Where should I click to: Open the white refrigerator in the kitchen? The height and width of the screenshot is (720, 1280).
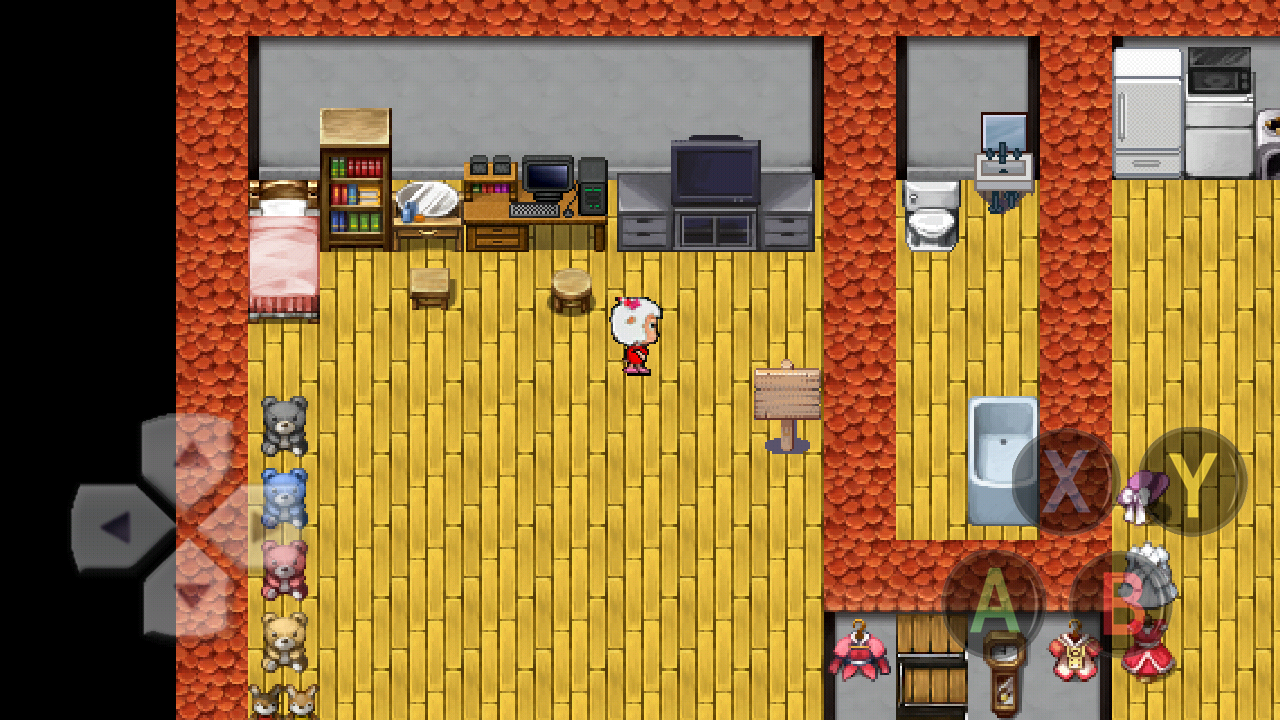point(1148,110)
